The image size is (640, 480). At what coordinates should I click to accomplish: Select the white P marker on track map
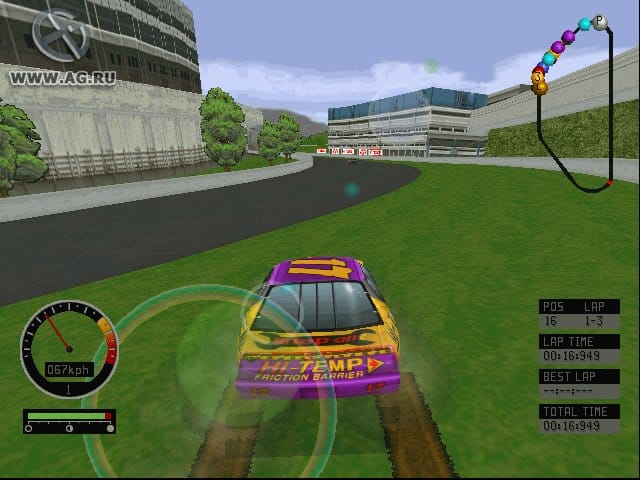click(600, 20)
